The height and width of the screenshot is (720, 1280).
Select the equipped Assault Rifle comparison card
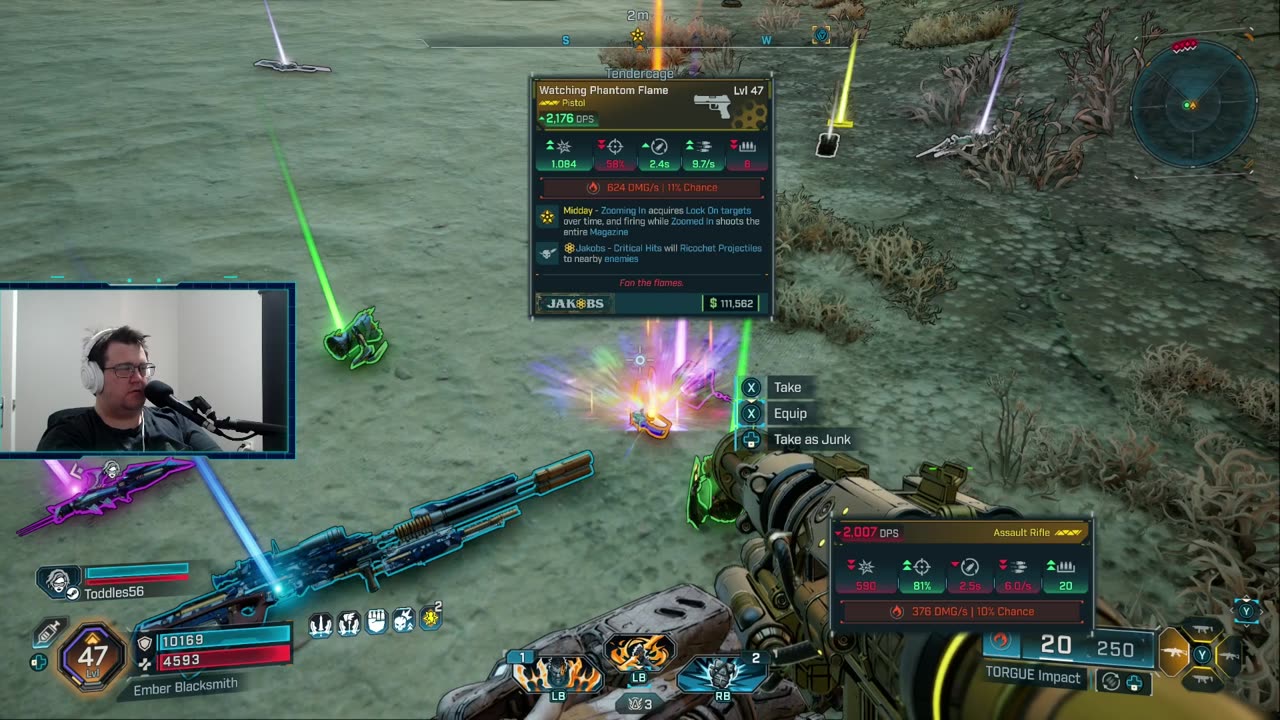961,573
